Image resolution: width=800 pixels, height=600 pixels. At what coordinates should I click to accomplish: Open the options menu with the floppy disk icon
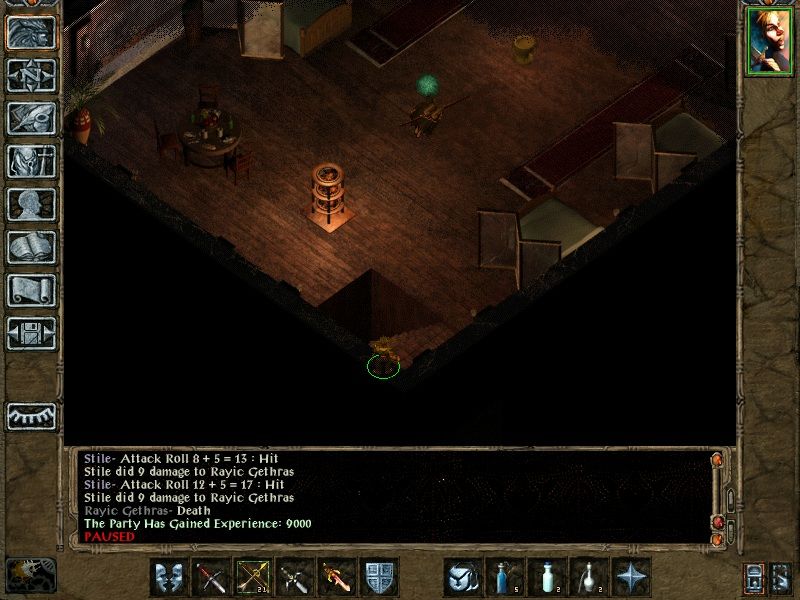pyautogui.click(x=31, y=334)
